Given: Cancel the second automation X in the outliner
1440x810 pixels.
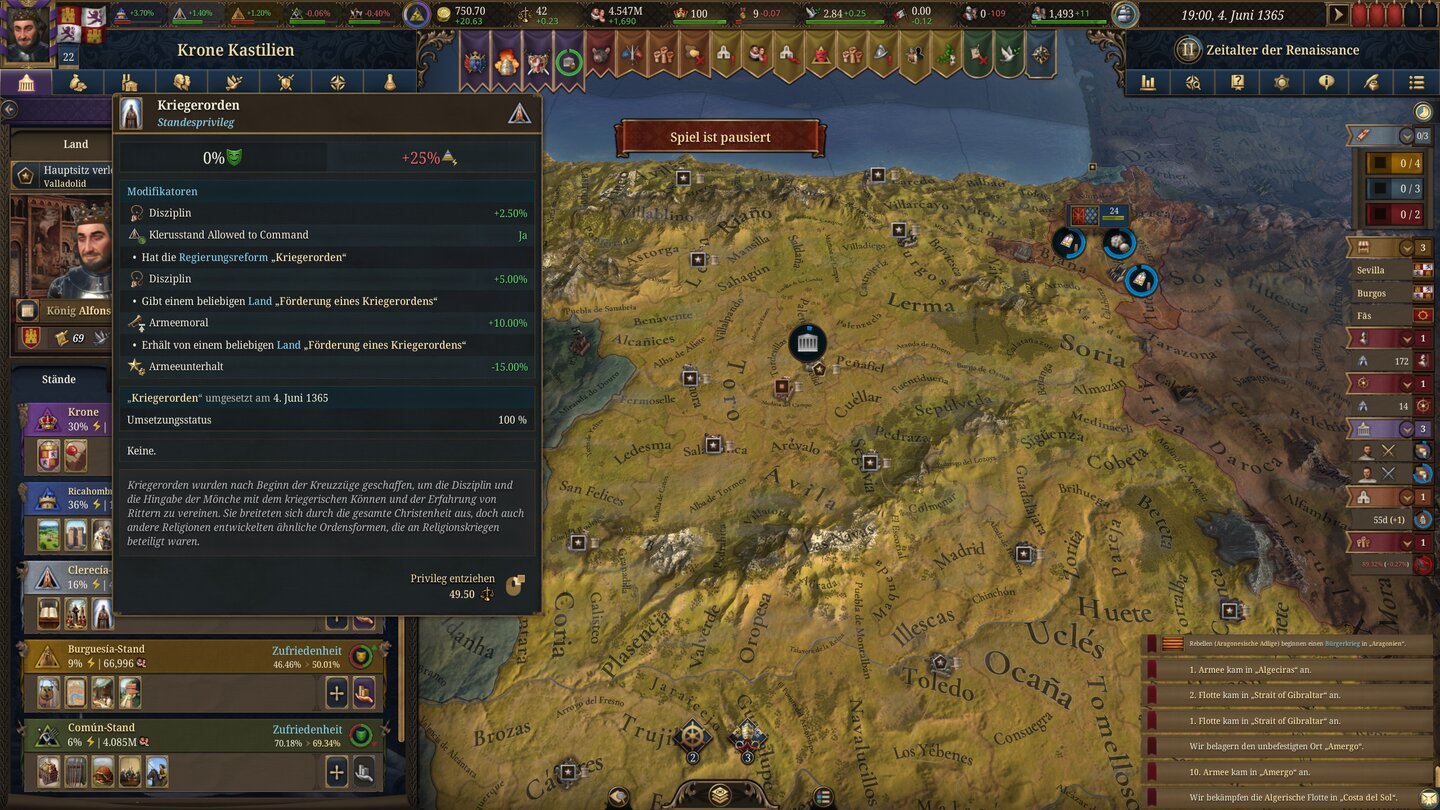Looking at the screenshot, I should [1386, 473].
